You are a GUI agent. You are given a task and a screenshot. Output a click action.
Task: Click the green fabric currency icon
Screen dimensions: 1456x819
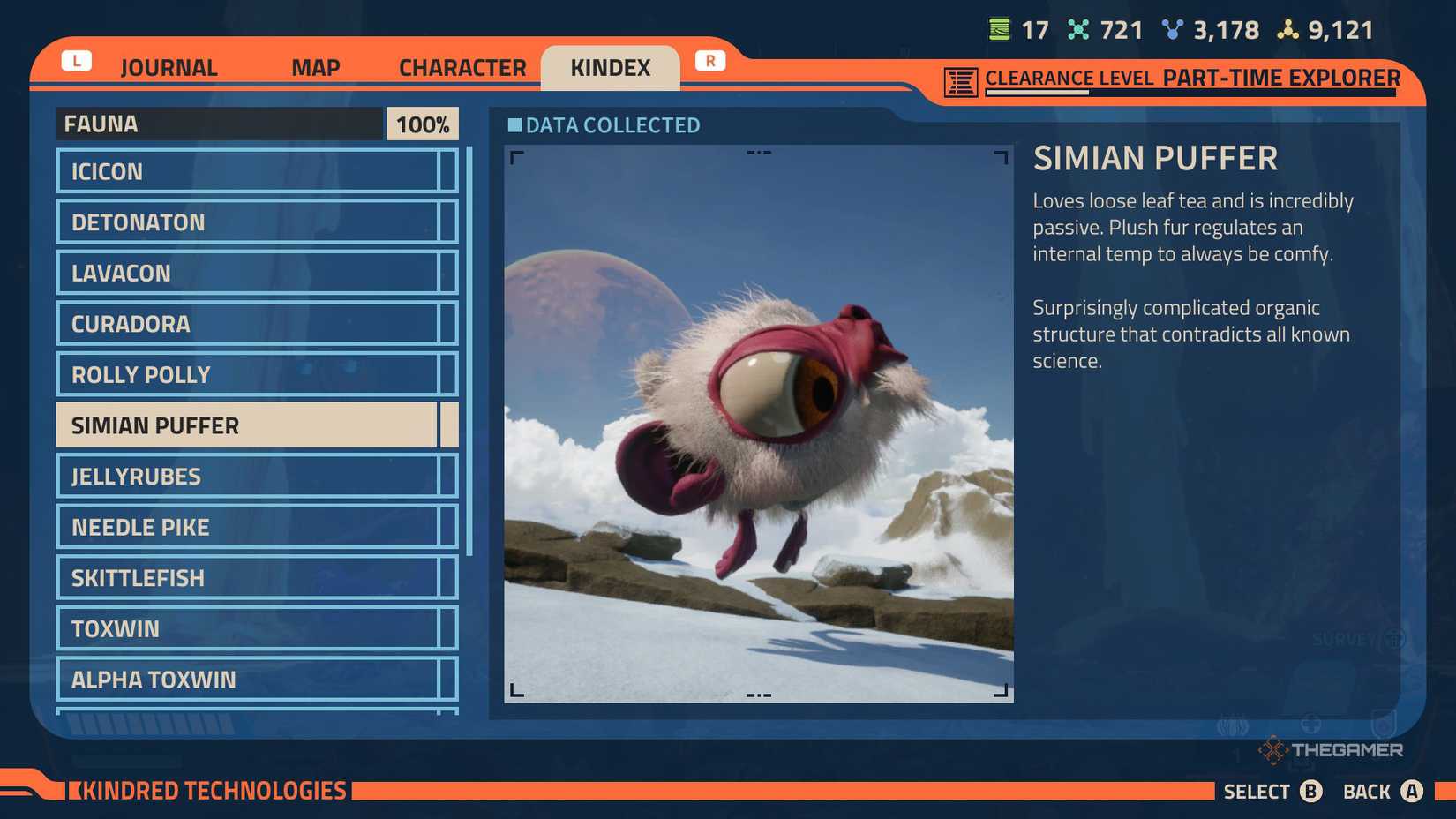pyautogui.click(x=998, y=29)
